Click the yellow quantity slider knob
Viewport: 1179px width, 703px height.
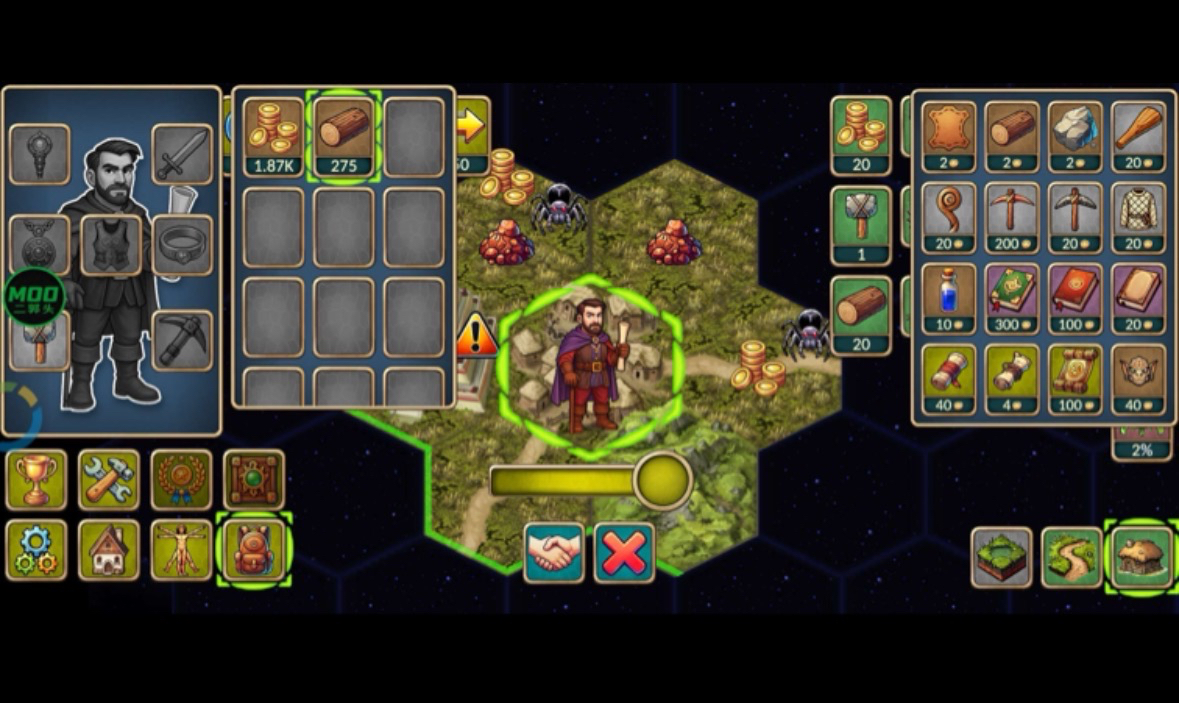point(662,481)
